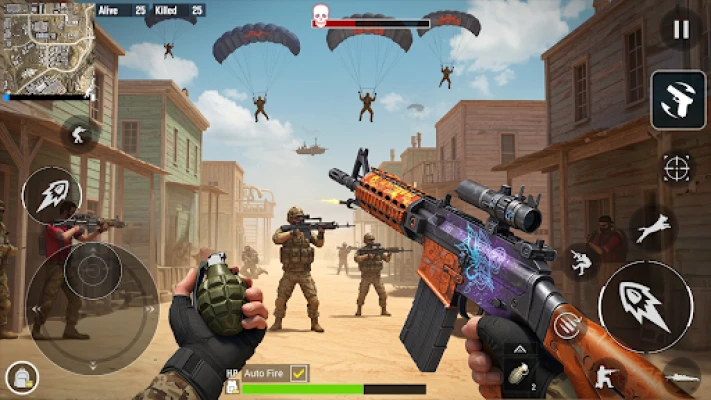Fire using the bullet button on the left
The height and width of the screenshot is (400, 711).
(51, 195)
